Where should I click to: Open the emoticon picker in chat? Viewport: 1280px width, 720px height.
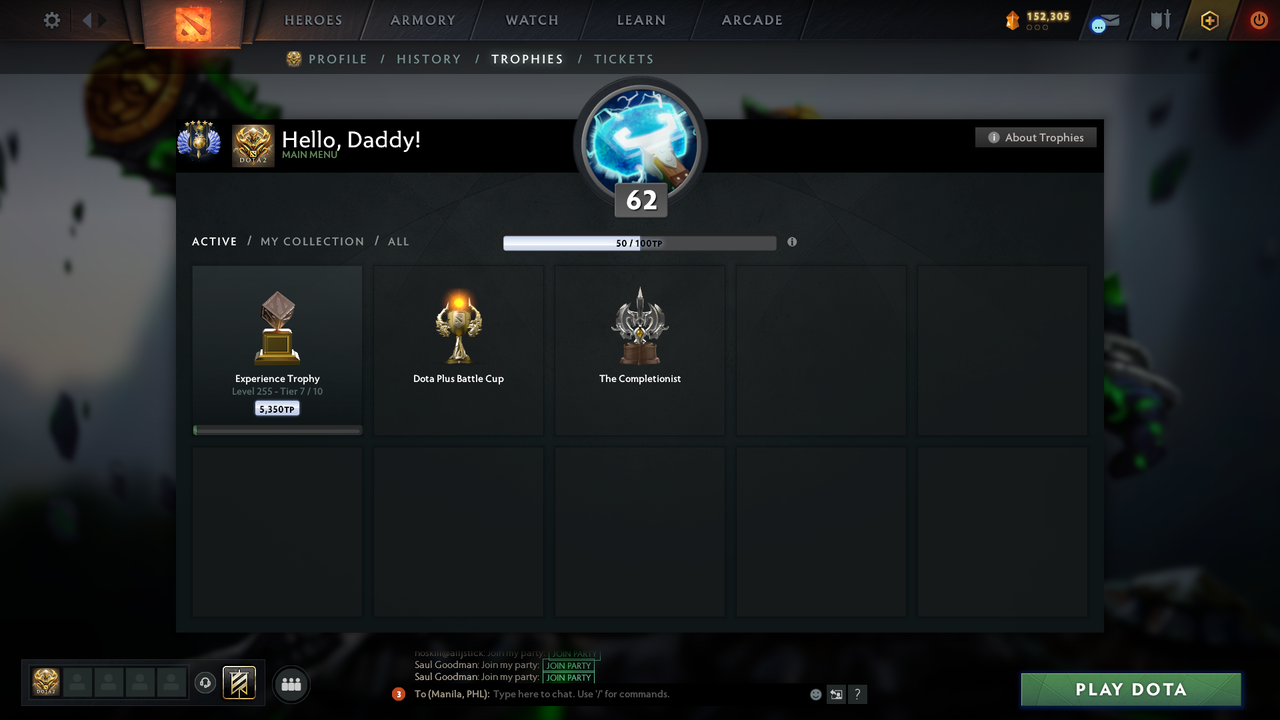pyautogui.click(x=815, y=693)
